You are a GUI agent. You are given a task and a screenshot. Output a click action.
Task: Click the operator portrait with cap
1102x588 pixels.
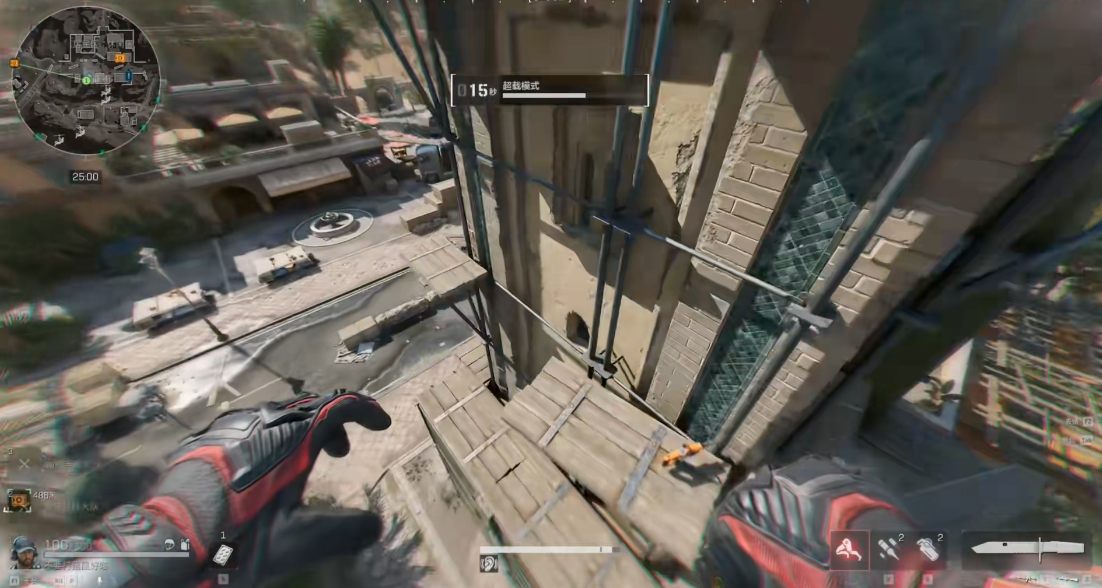[x=24, y=551]
